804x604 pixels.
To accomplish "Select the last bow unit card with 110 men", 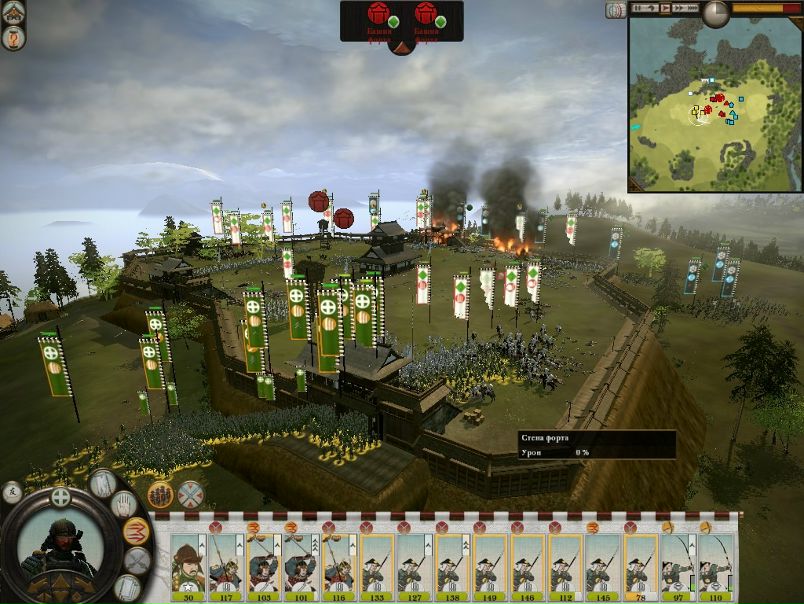I will click(x=716, y=565).
